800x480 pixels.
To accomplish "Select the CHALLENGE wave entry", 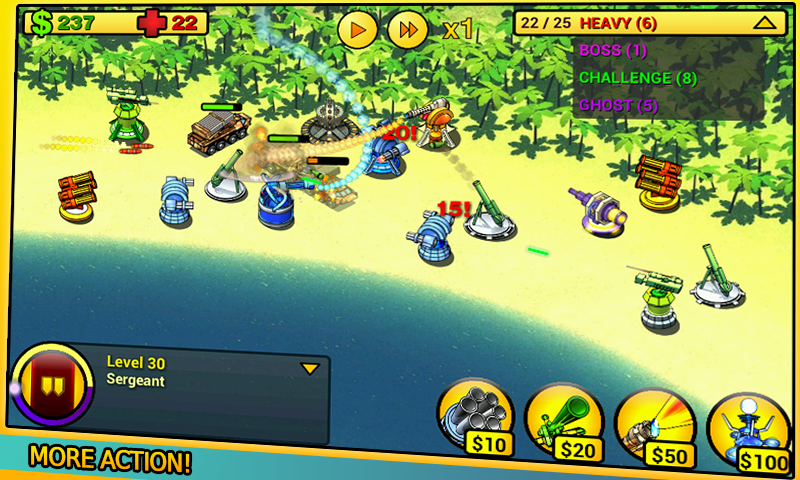I will click(638, 77).
